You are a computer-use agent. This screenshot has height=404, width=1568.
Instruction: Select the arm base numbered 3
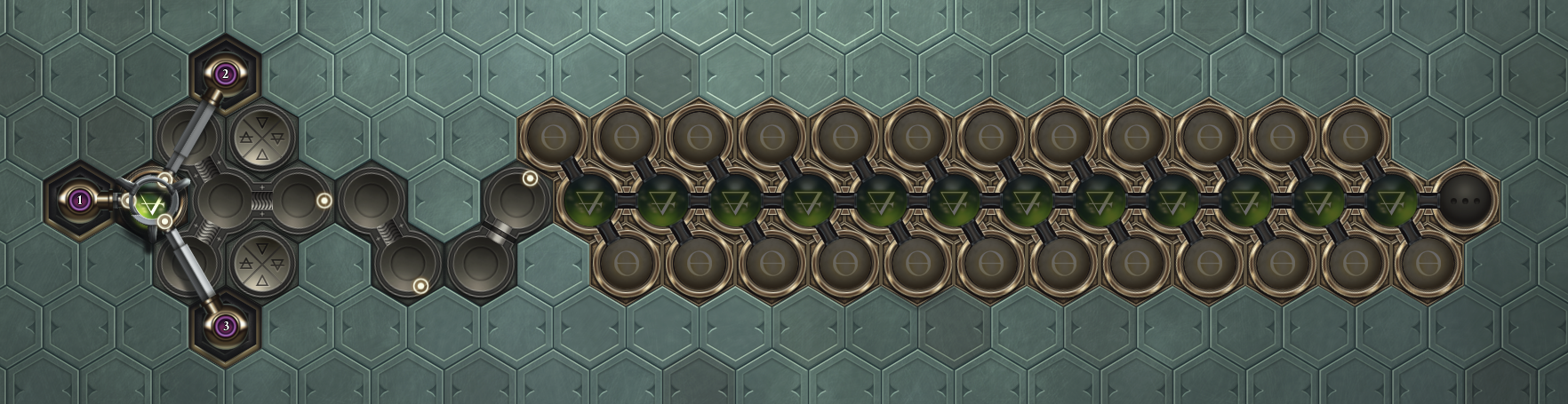[x=226, y=327]
